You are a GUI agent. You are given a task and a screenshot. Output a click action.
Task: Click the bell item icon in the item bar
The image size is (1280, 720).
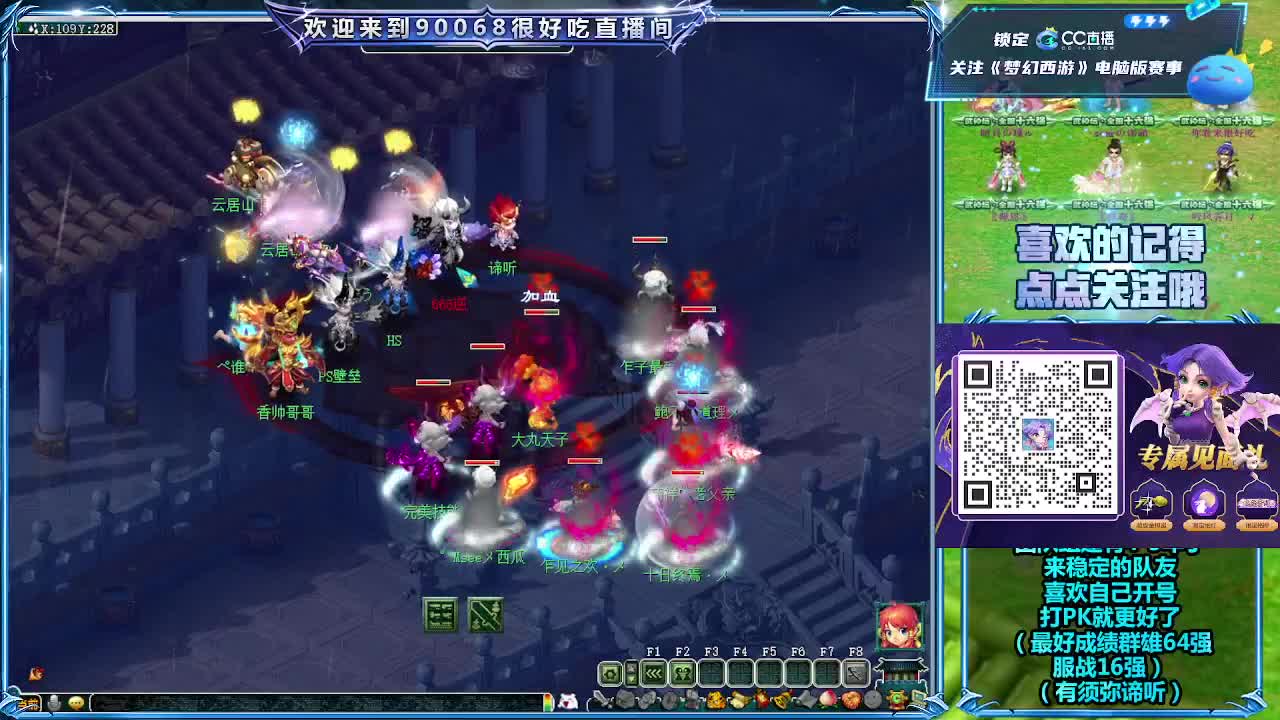(779, 700)
